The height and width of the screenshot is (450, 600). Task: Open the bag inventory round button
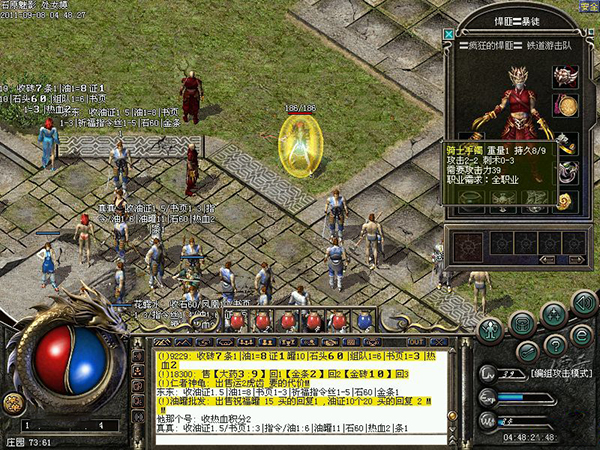(520, 323)
